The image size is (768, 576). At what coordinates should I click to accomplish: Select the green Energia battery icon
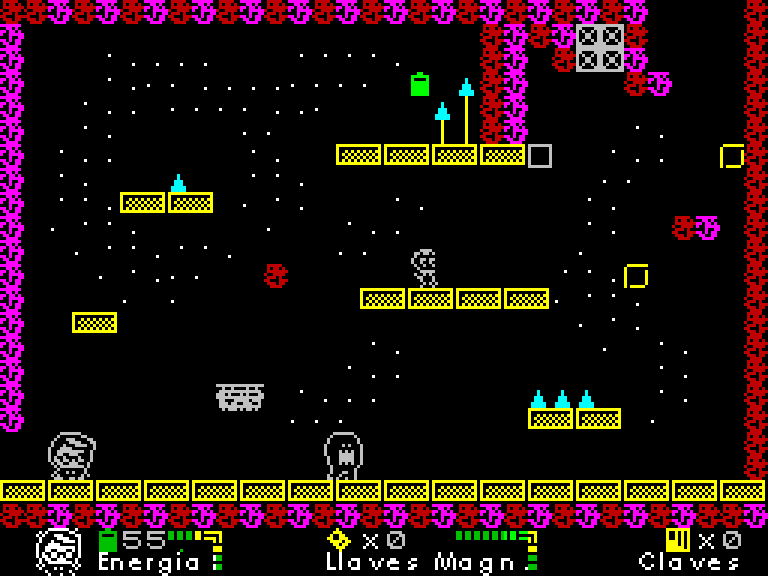point(107,540)
